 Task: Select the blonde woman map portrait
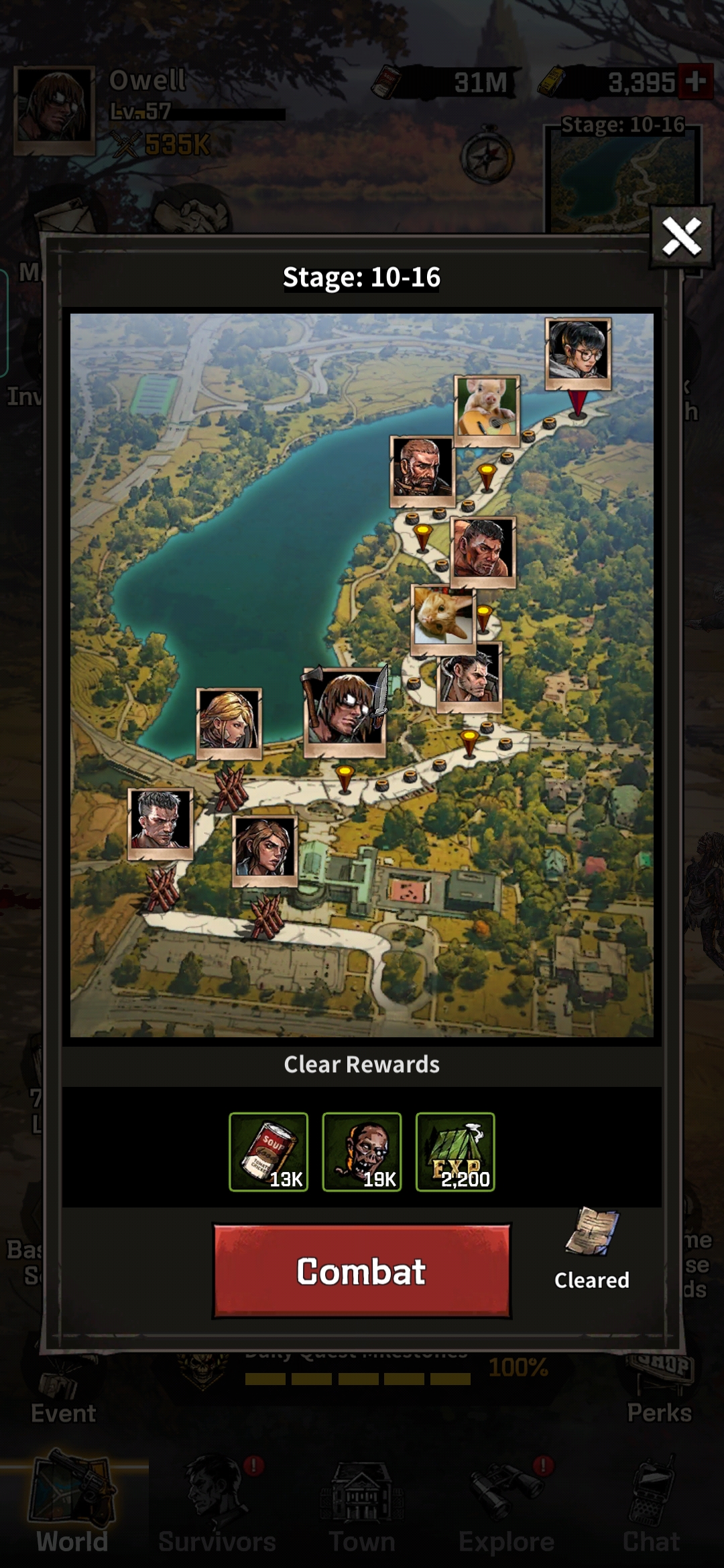tap(229, 721)
